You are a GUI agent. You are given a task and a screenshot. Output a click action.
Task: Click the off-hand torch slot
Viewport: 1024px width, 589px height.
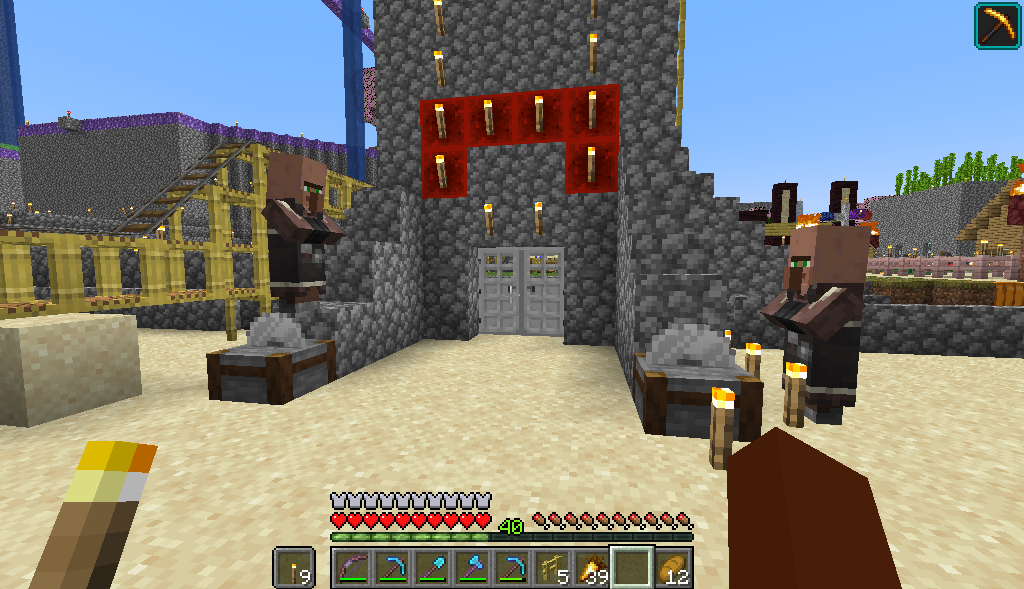click(294, 568)
